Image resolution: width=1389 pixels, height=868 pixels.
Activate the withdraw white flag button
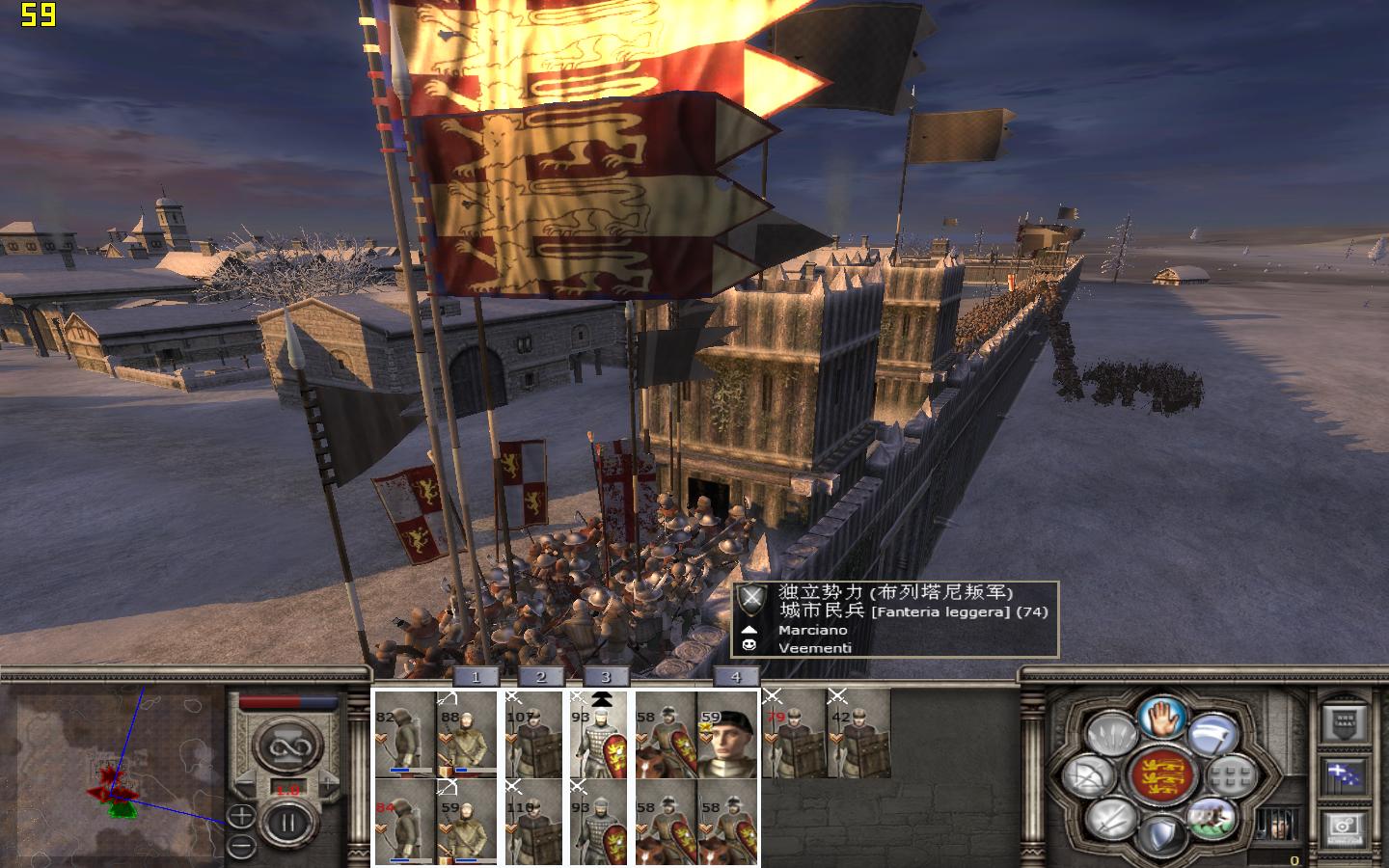1212,736
